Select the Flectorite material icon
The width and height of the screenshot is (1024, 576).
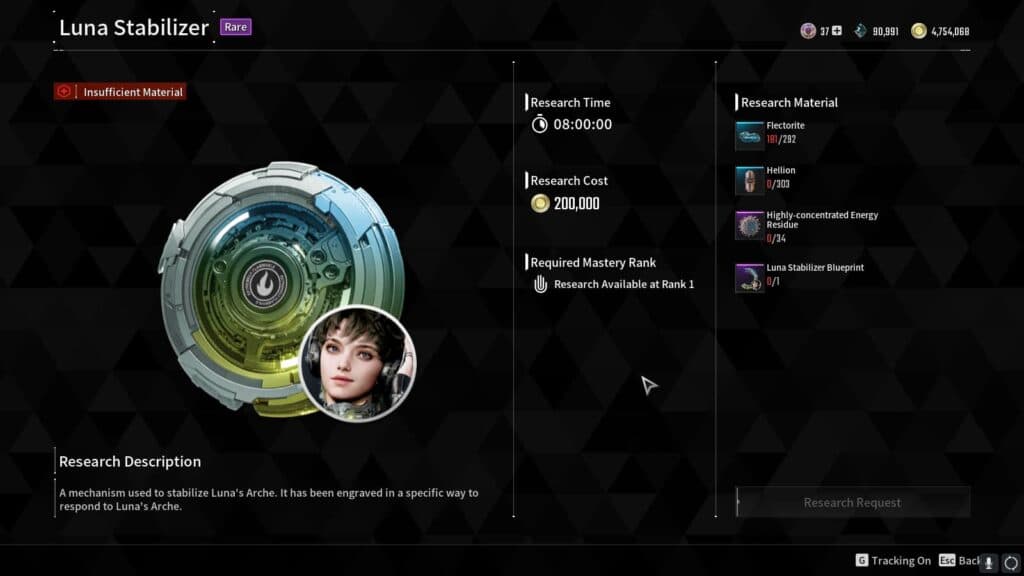point(749,135)
